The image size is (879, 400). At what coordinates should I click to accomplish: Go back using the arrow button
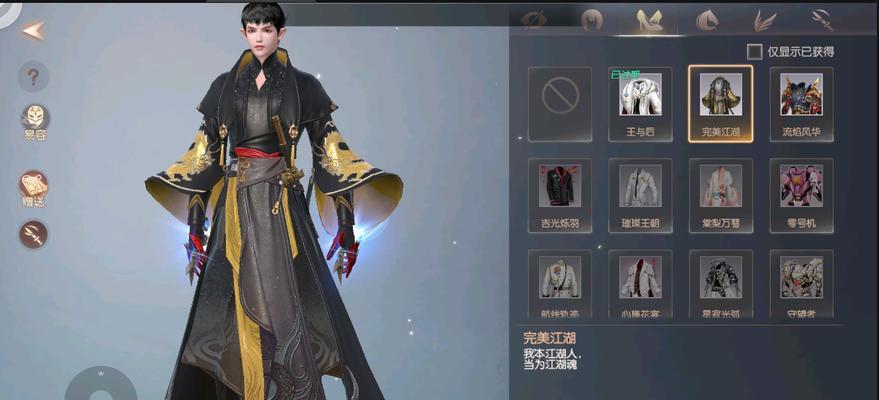(x=32, y=30)
